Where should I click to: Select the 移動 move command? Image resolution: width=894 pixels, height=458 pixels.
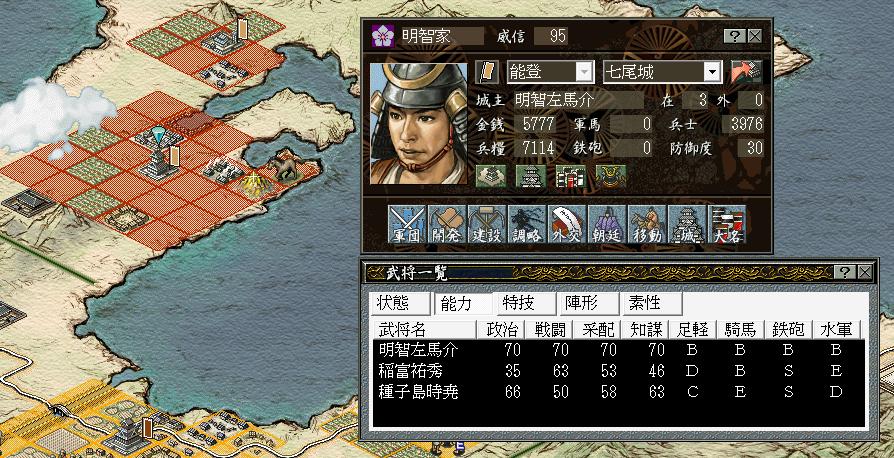(647, 226)
